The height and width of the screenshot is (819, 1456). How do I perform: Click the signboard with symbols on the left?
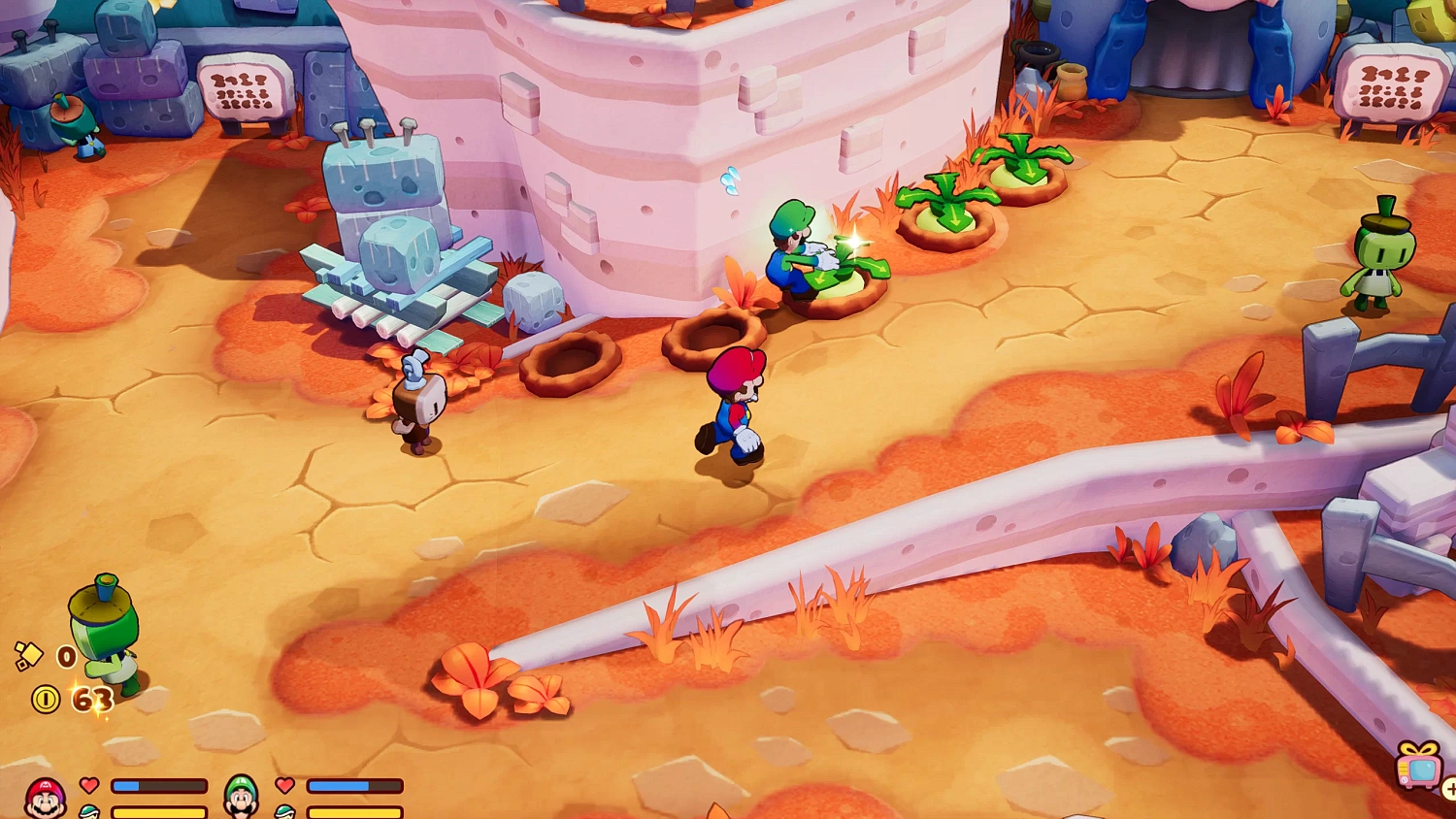pos(243,87)
